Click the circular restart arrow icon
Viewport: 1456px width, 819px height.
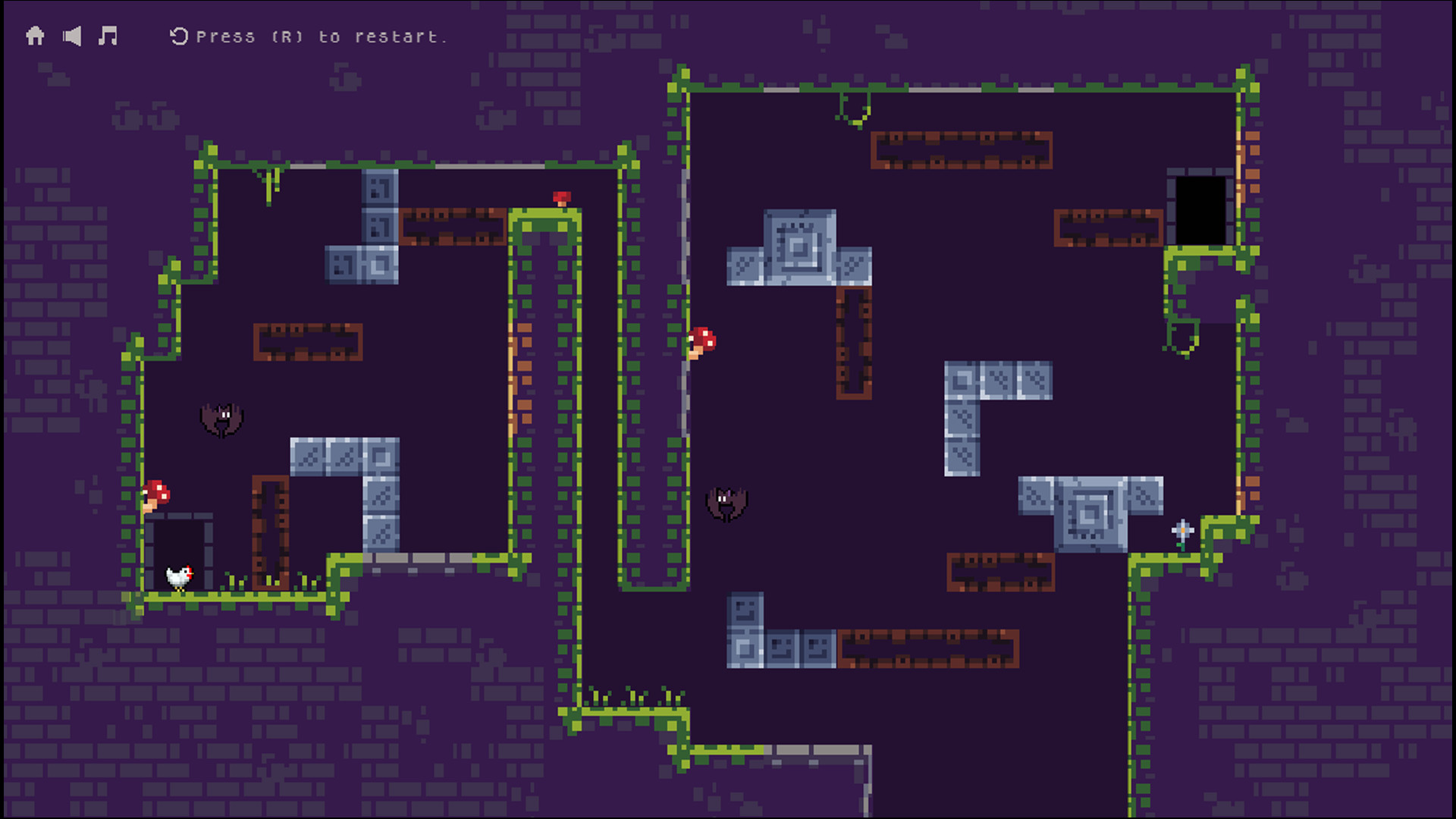[x=179, y=35]
